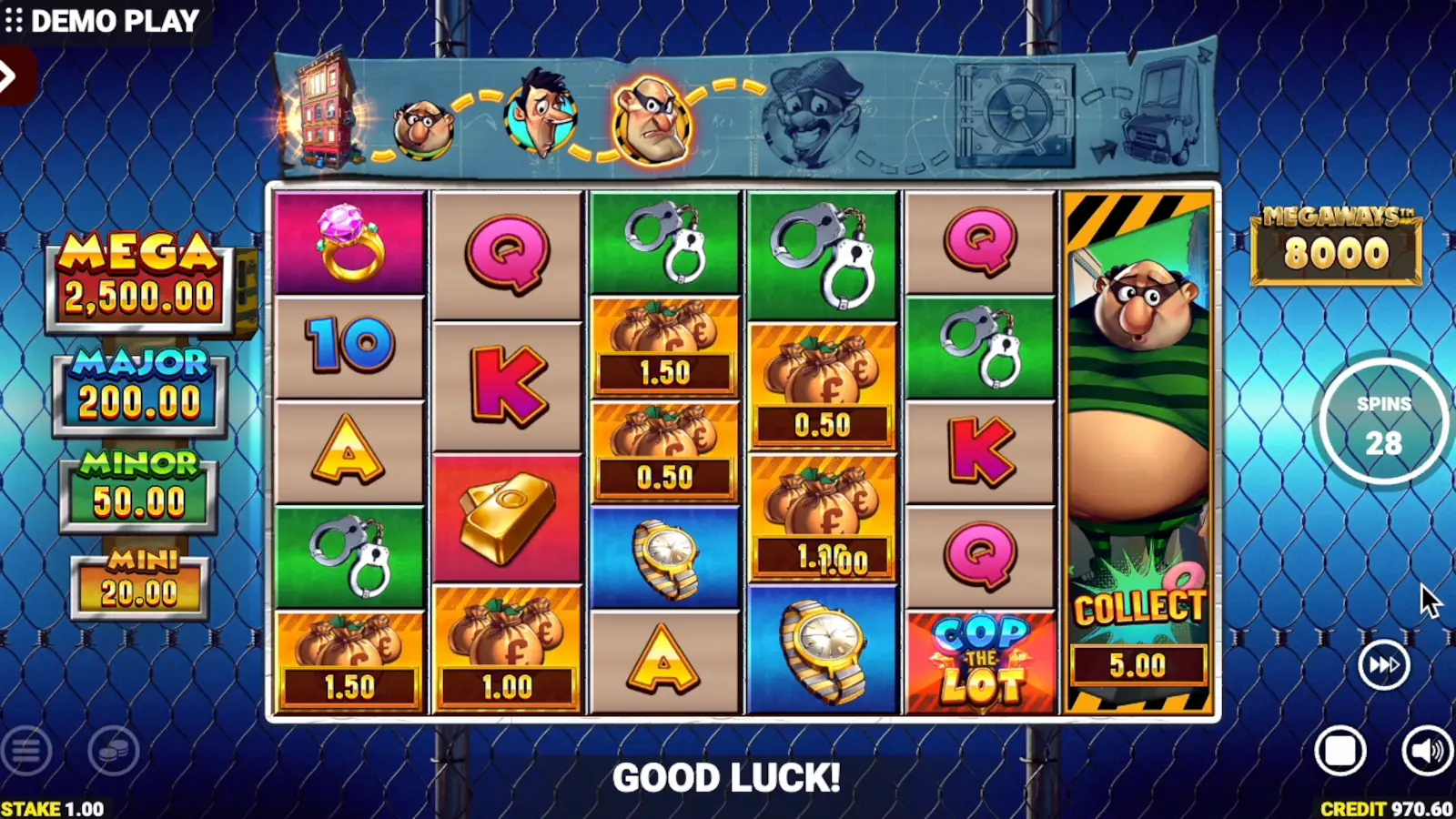
Task: Click the Demo Play grip menu
Action: tap(14, 20)
